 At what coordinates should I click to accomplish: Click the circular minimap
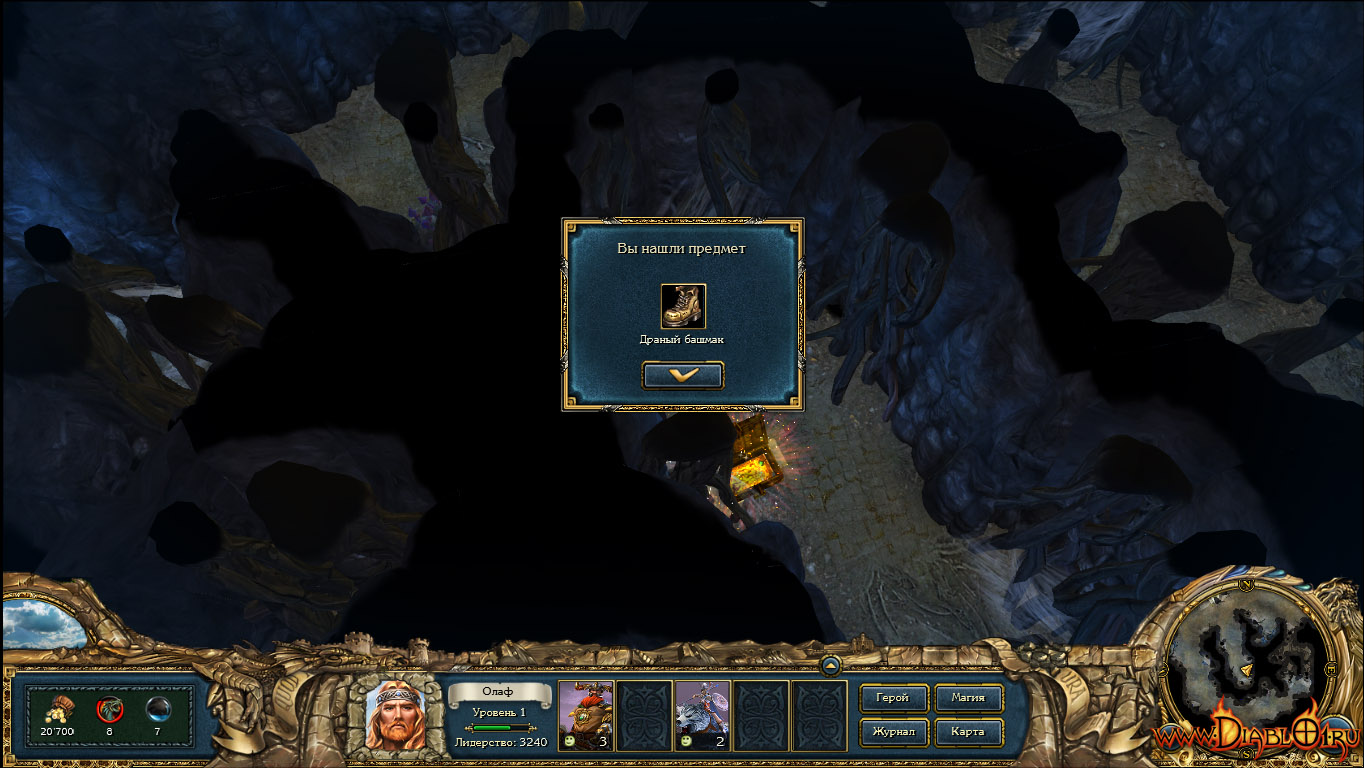1244,665
